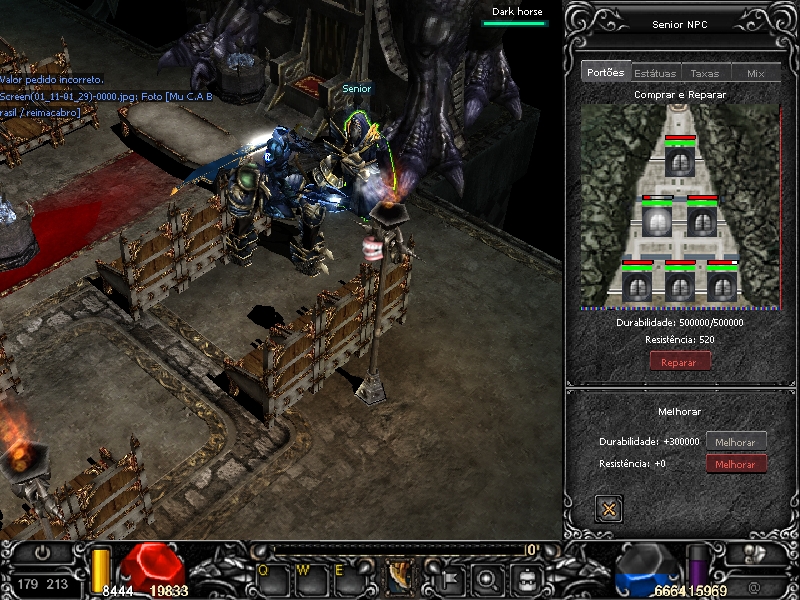Select the middle-row left gate icon

click(x=657, y=220)
